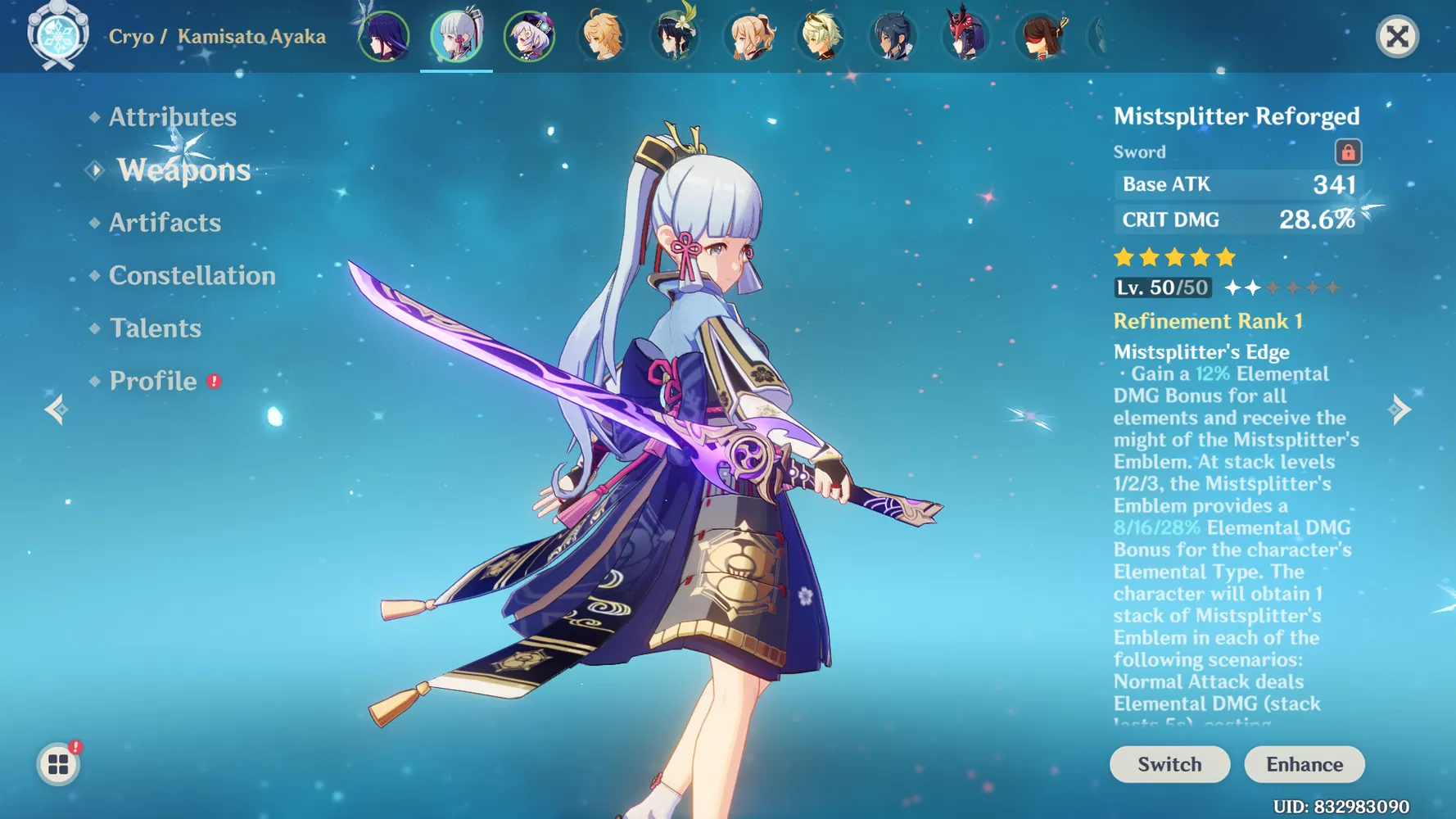Open the Constellation section

pyautogui.click(x=192, y=275)
